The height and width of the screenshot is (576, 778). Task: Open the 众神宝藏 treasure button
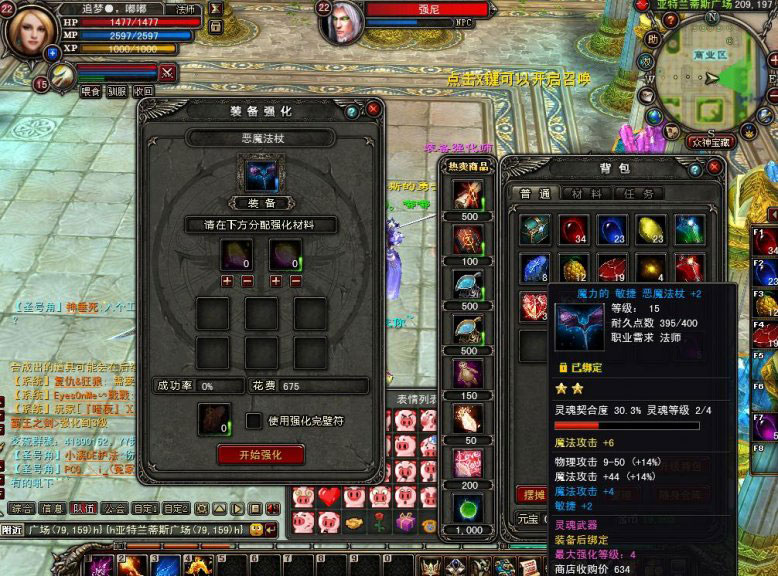(712, 142)
